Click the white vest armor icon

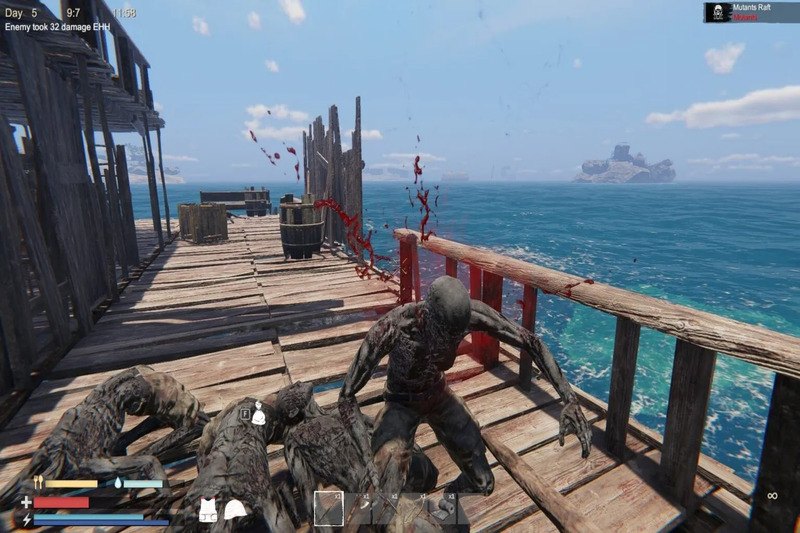point(208,510)
